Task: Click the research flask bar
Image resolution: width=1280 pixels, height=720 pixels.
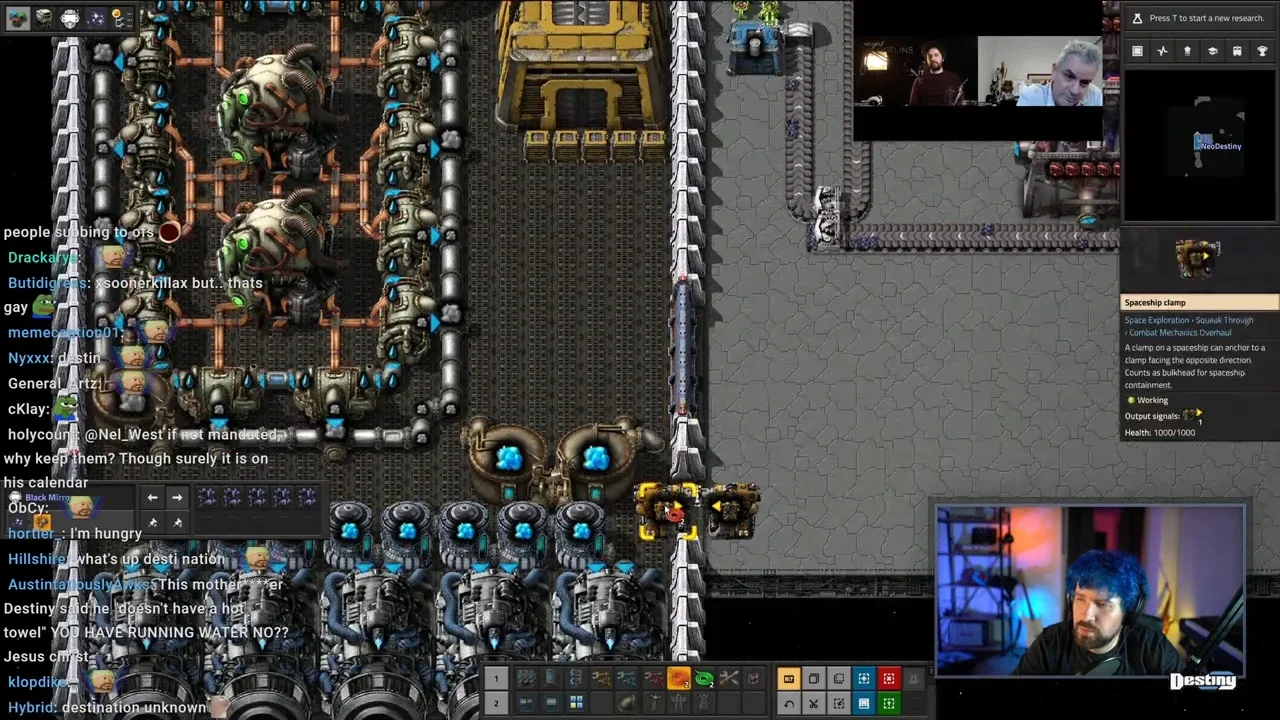Action: tap(1198, 18)
